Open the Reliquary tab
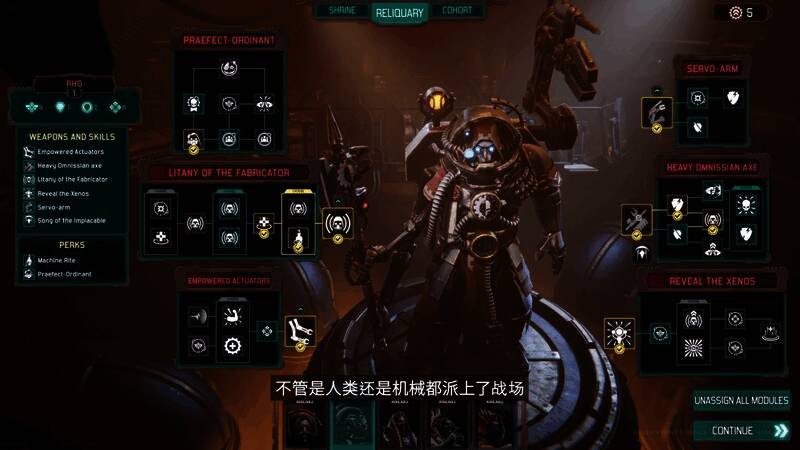Image resolution: width=800 pixels, height=450 pixels. point(400,13)
